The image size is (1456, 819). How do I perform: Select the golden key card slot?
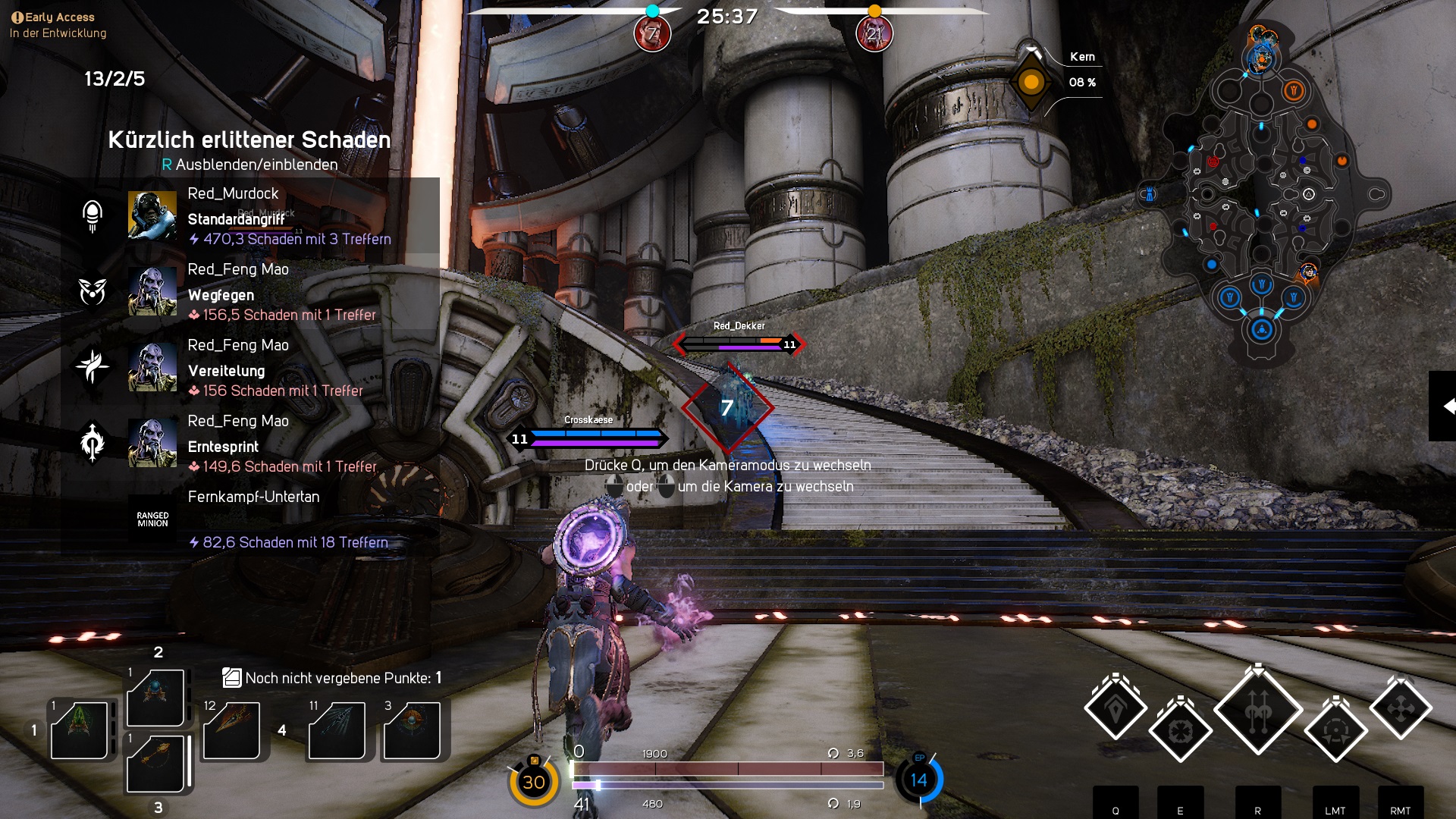click(x=155, y=762)
